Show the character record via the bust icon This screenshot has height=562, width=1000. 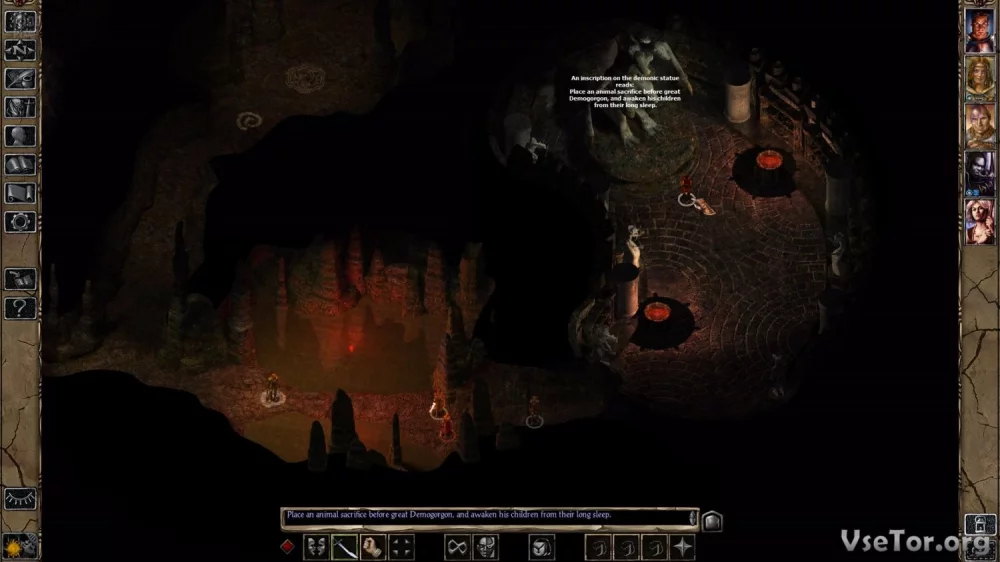point(20,136)
